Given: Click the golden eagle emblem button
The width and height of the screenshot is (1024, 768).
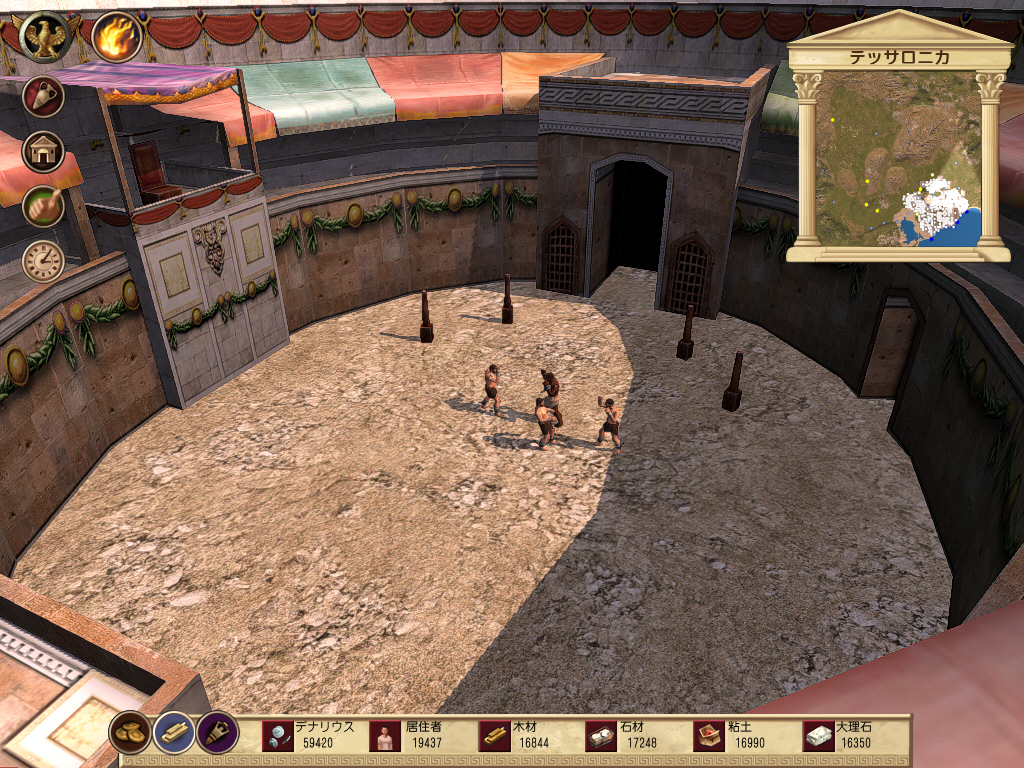Looking at the screenshot, I should pyautogui.click(x=44, y=37).
